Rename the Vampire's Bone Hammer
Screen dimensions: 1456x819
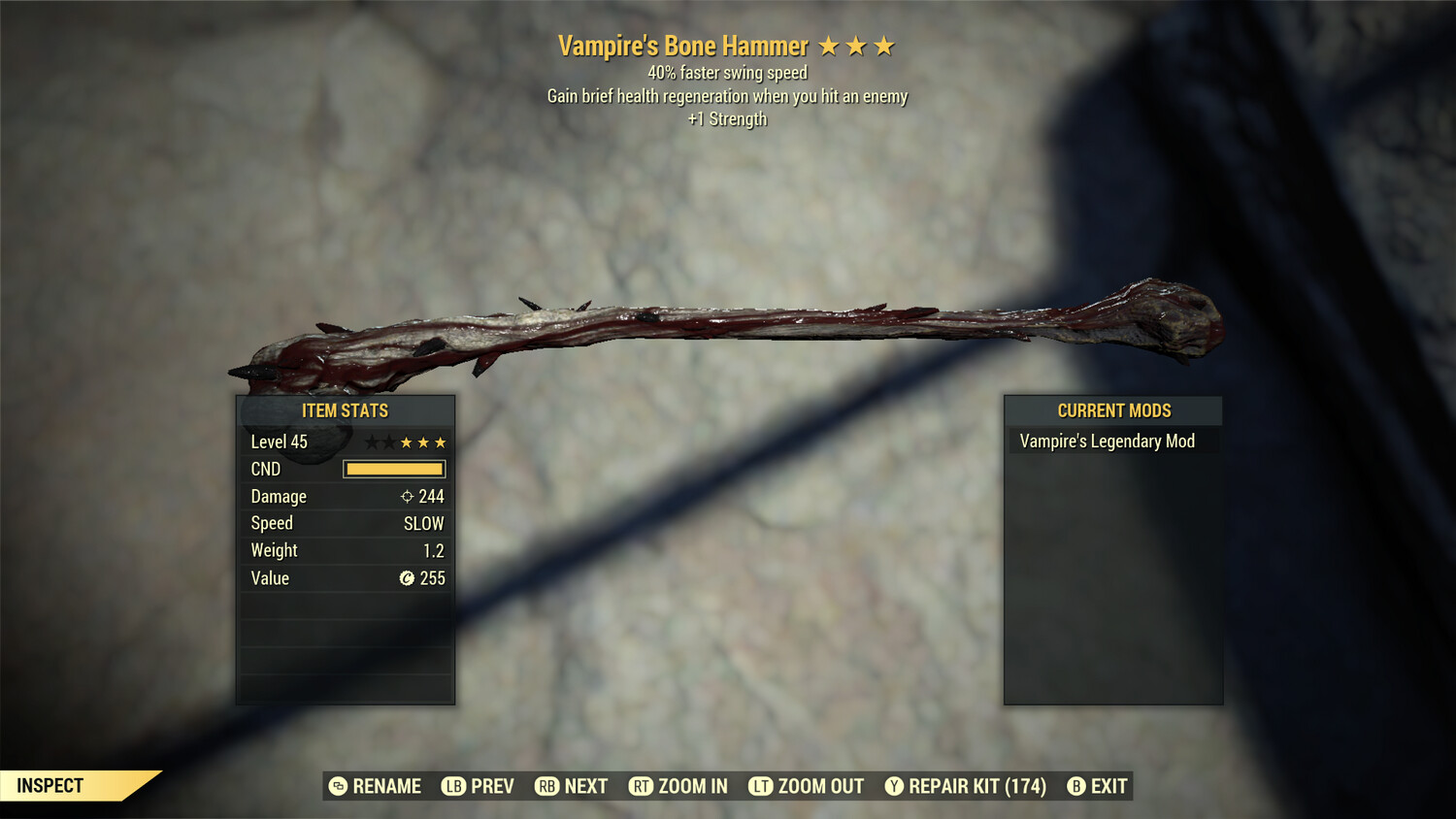coord(376,786)
